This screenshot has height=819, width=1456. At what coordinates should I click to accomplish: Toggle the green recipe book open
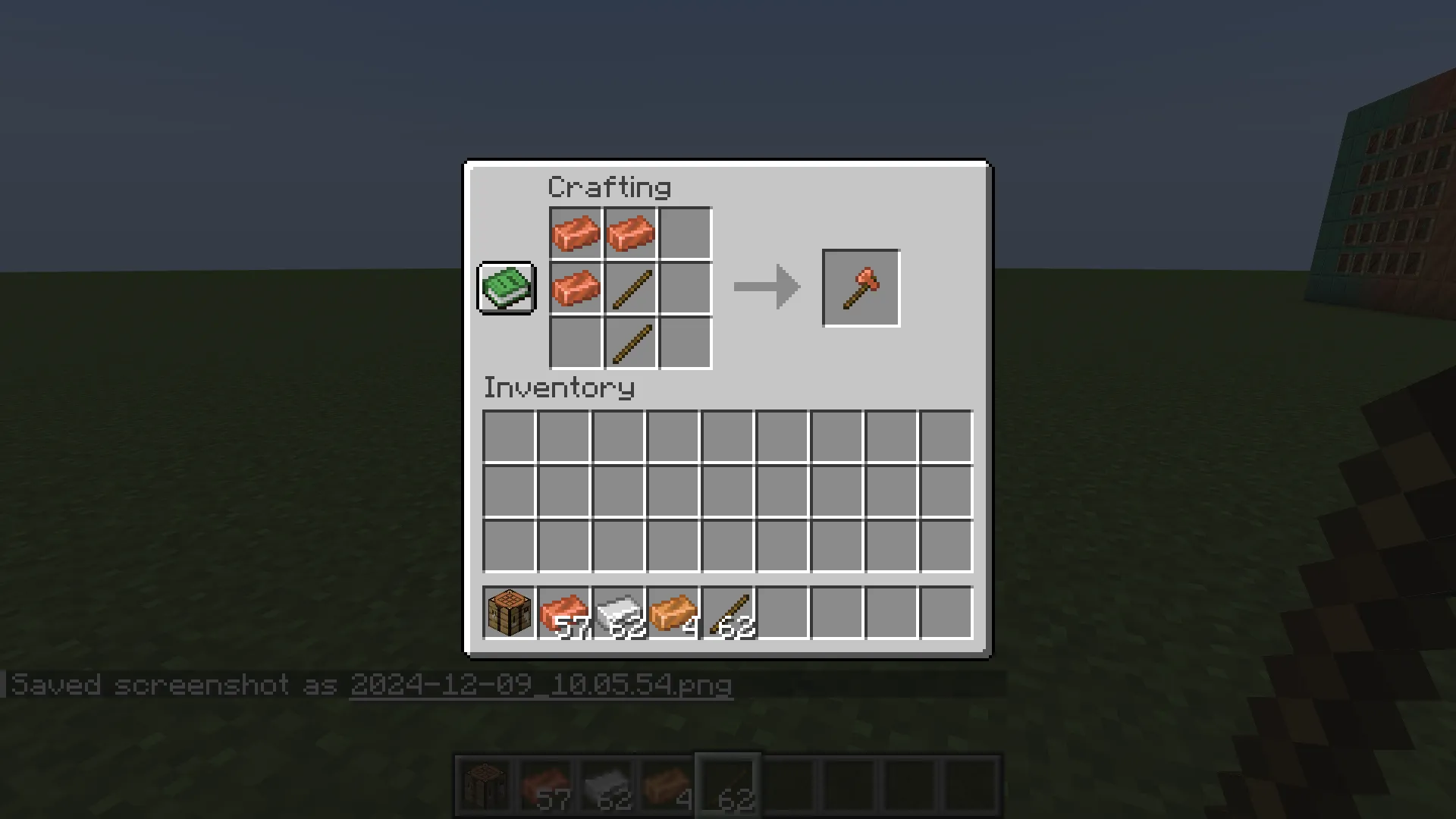tap(506, 289)
